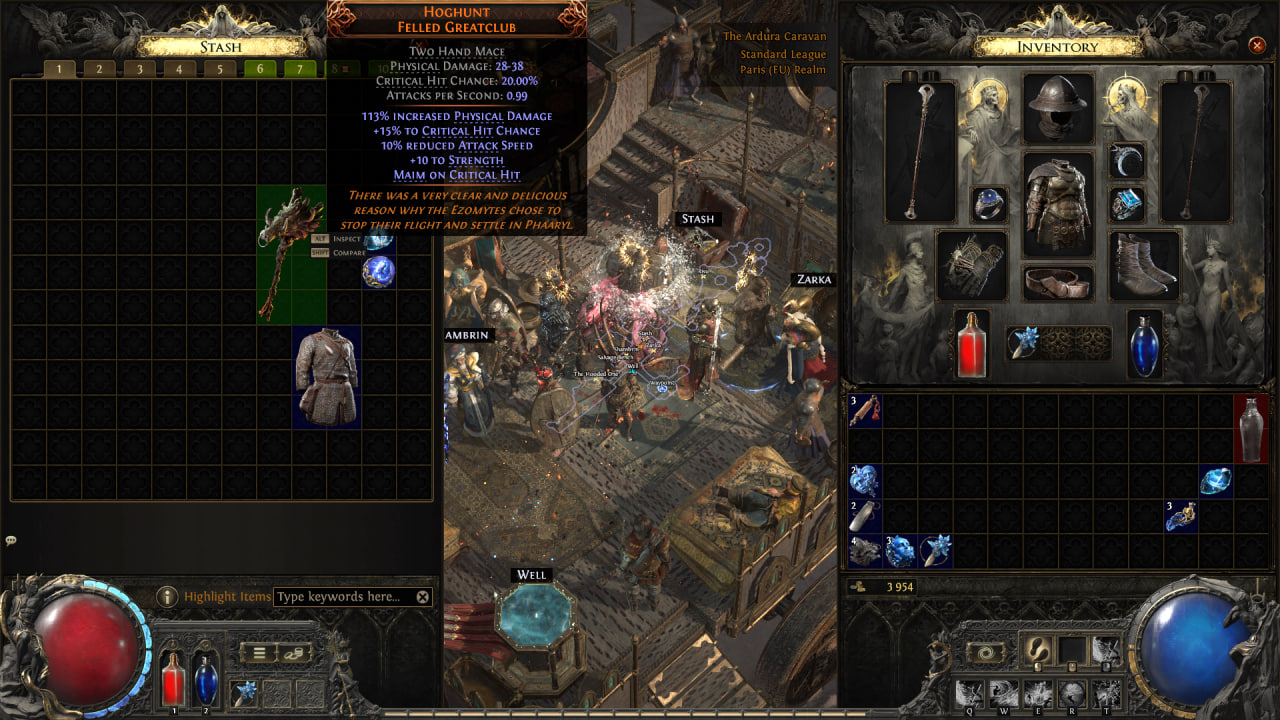
Task: Show the Highlight Items info icon
Action: (167, 597)
